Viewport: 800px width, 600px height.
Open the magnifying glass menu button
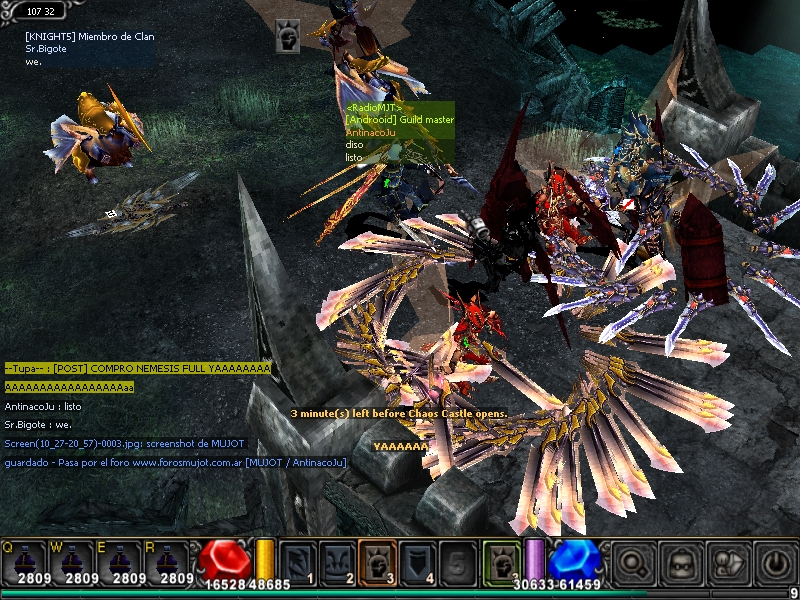tap(633, 563)
